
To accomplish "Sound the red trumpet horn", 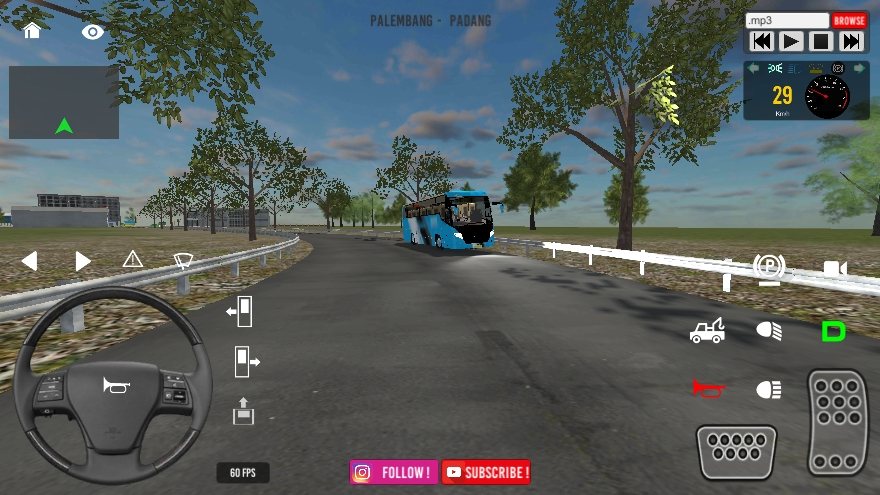I will pyautogui.click(x=707, y=388).
